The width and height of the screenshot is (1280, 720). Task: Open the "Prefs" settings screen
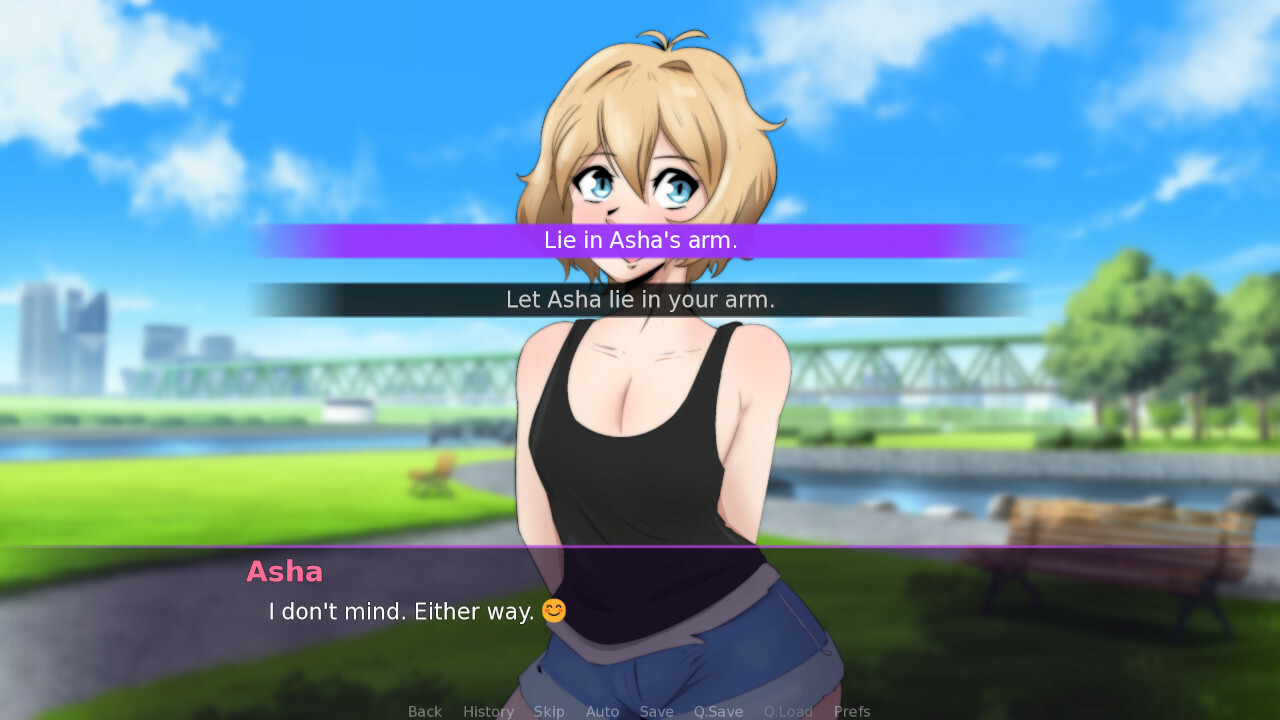[851, 711]
